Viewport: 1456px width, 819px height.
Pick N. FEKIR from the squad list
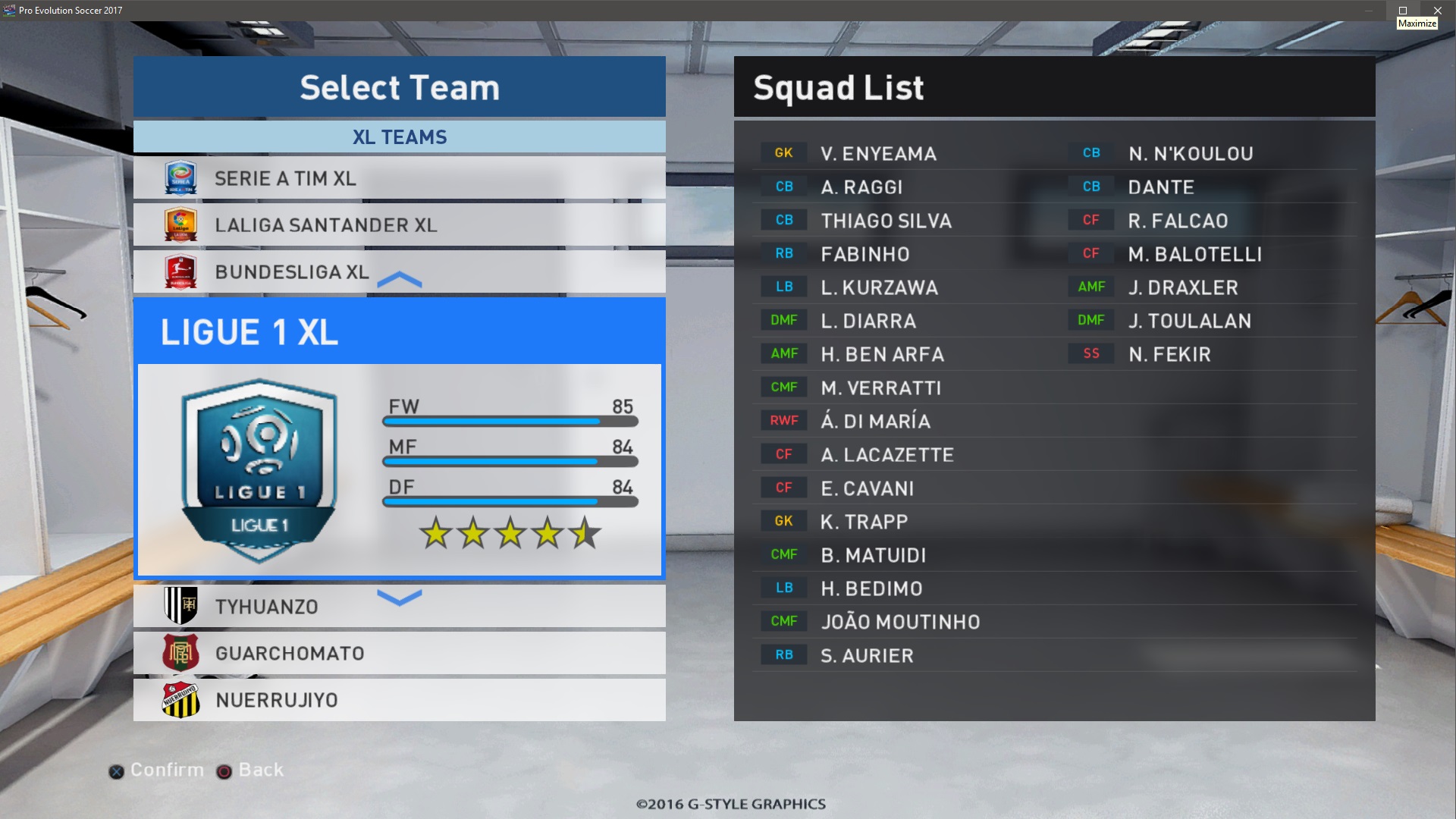pyautogui.click(x=1169, y=354)
